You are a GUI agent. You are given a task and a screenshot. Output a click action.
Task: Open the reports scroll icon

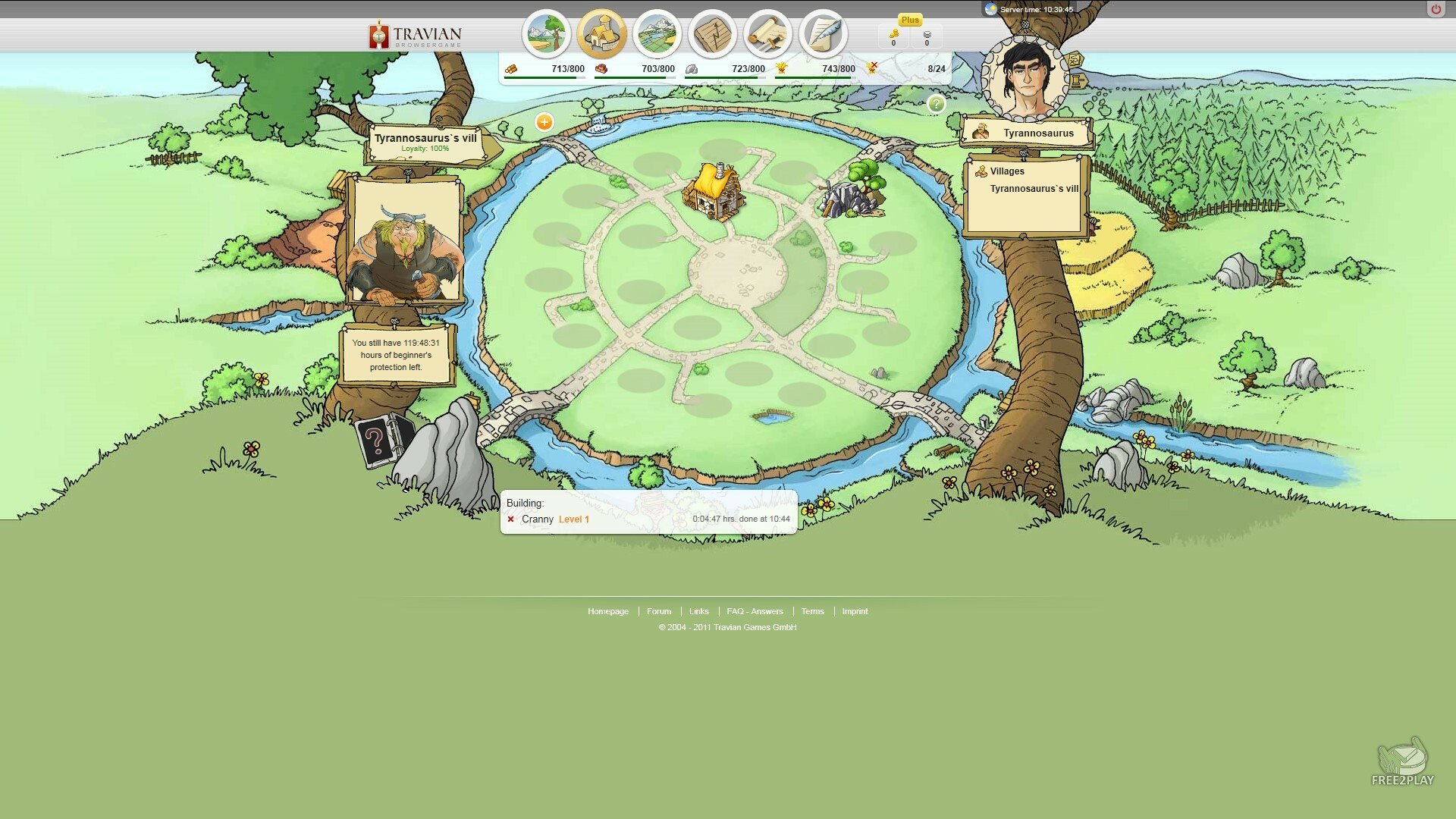pos(767,34)
